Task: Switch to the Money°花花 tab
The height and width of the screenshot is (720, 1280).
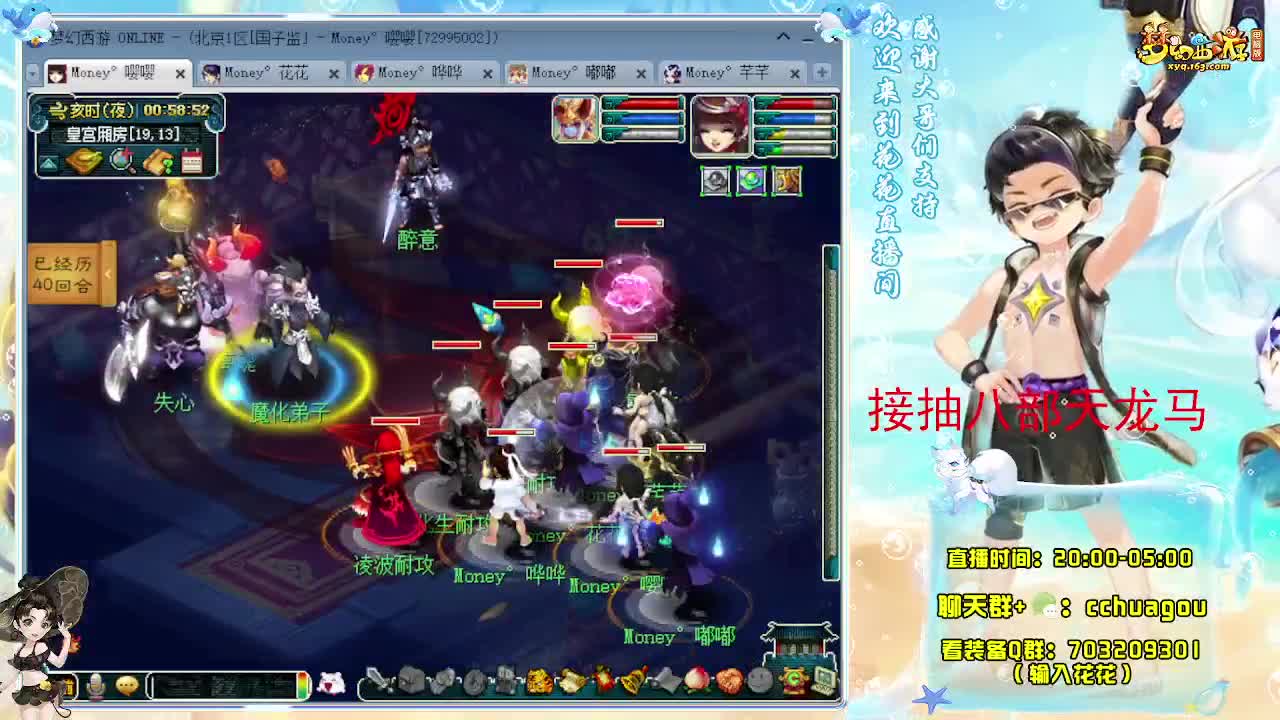Action: (268, 72)
